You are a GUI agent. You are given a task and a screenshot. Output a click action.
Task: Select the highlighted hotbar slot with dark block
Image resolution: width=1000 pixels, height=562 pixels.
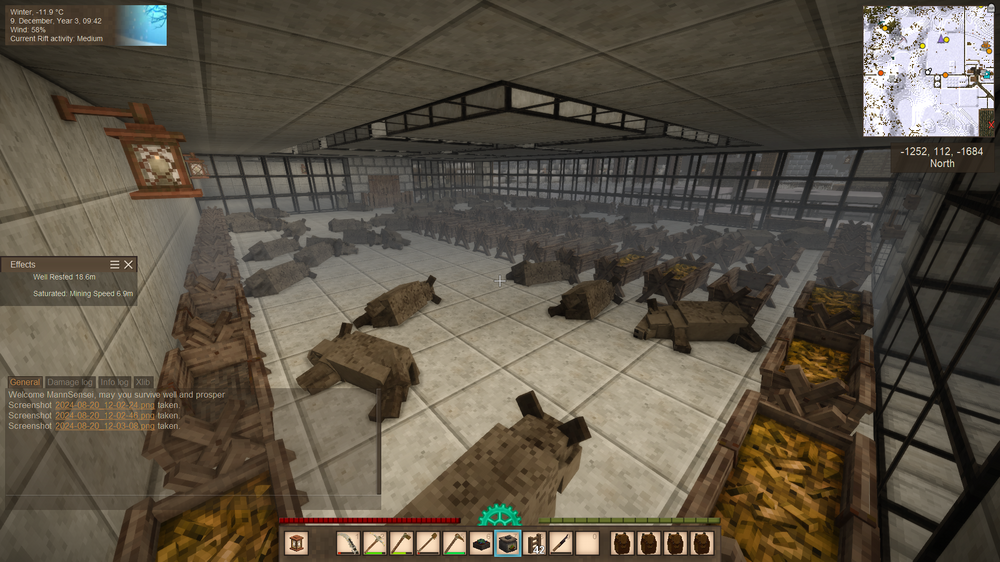point(508,543)
